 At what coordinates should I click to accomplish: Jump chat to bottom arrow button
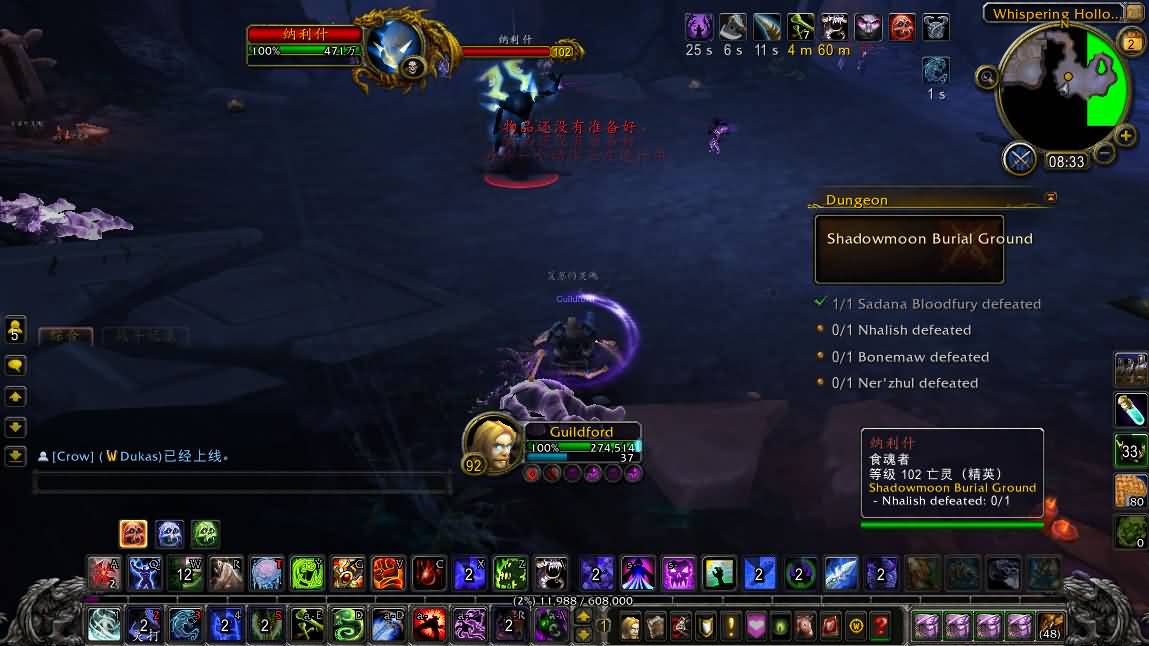pyautogui.click(x=15, y=456)
